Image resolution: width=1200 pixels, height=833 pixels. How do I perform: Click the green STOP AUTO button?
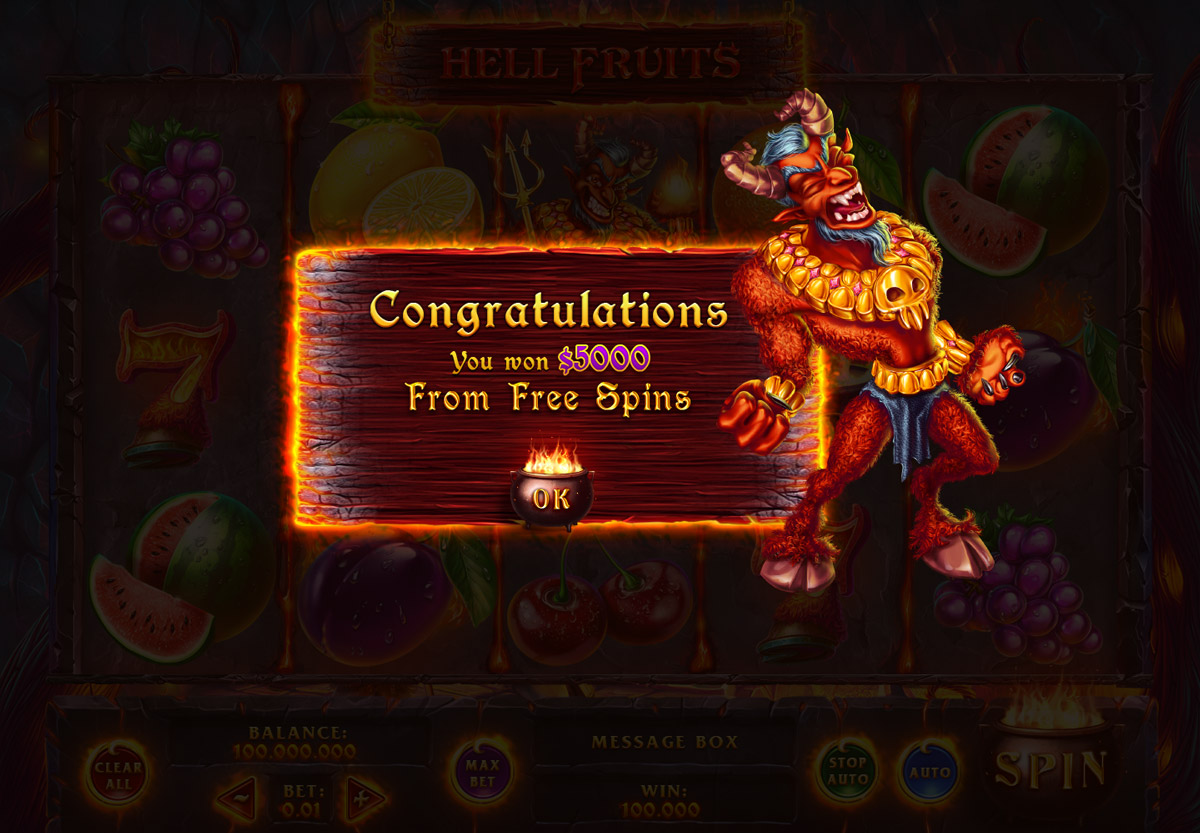(x=846, y=772)
